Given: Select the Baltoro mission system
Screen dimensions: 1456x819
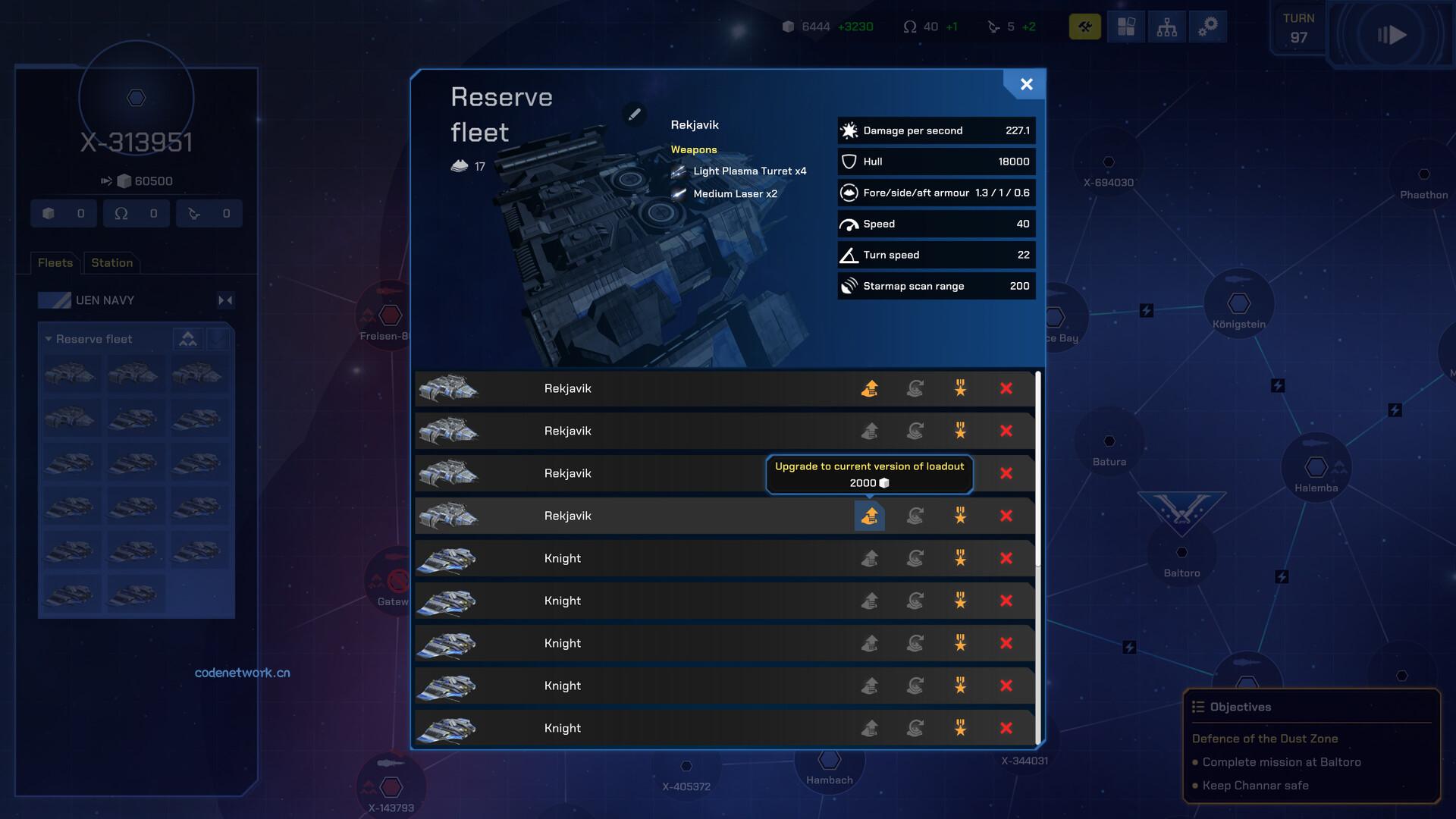Looking at the screenshot, I should (x=1181, y=552).
